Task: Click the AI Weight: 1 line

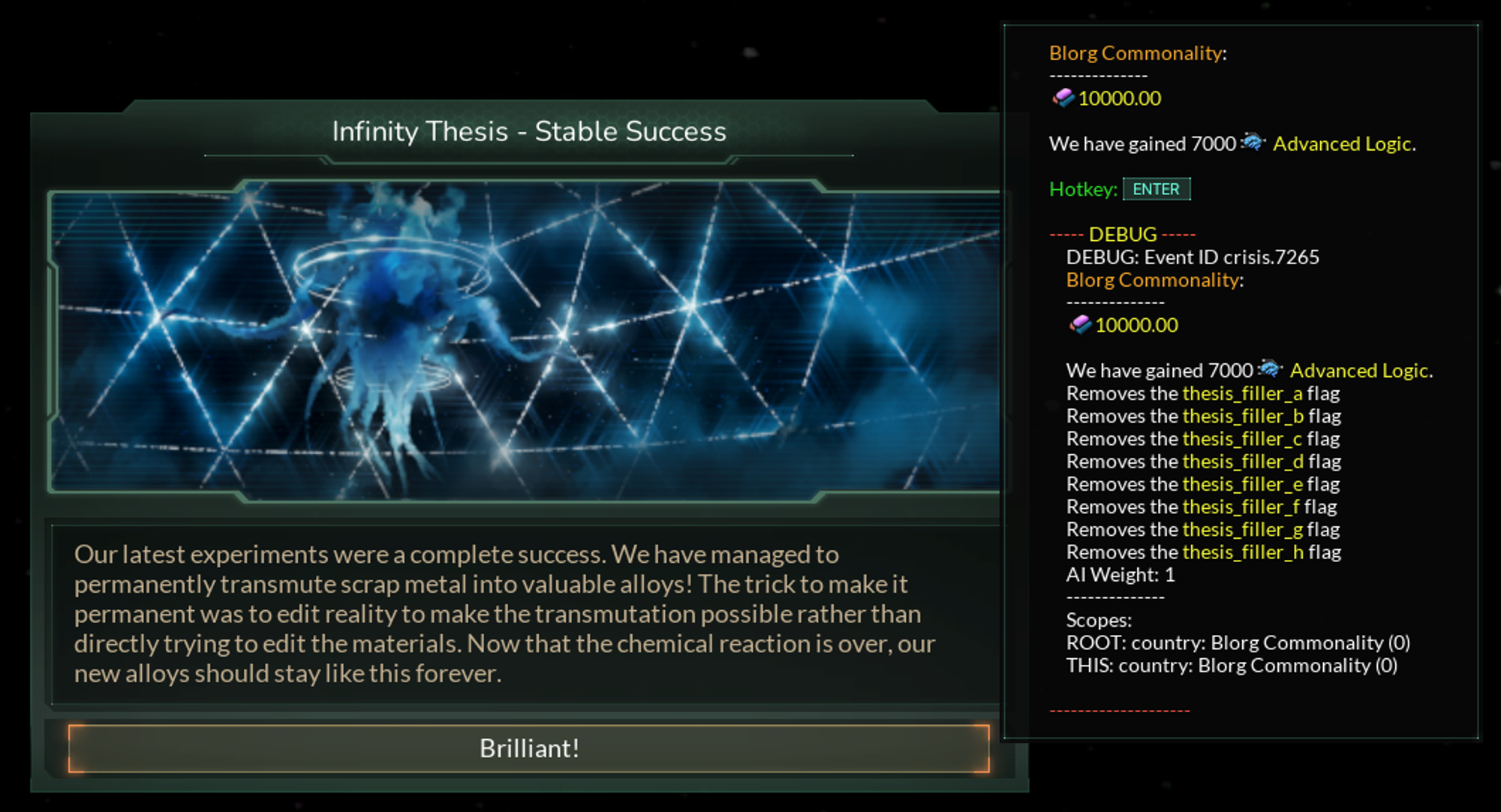Action: pyautogui.click(x=1121, y=575)
